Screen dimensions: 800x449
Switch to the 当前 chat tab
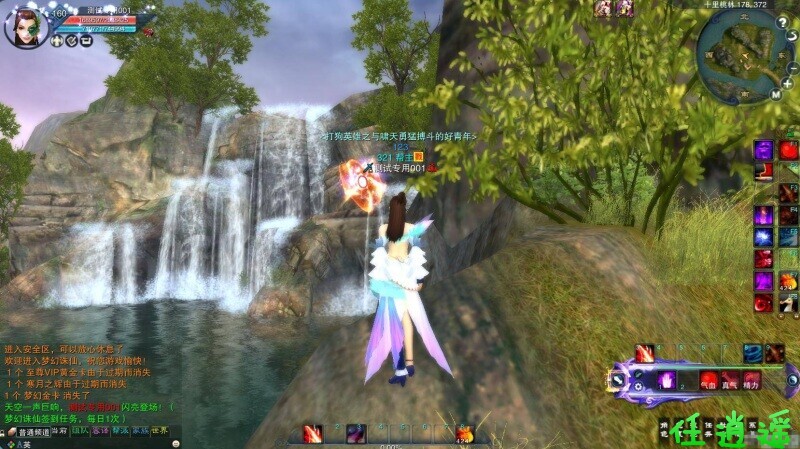(60, 431)
